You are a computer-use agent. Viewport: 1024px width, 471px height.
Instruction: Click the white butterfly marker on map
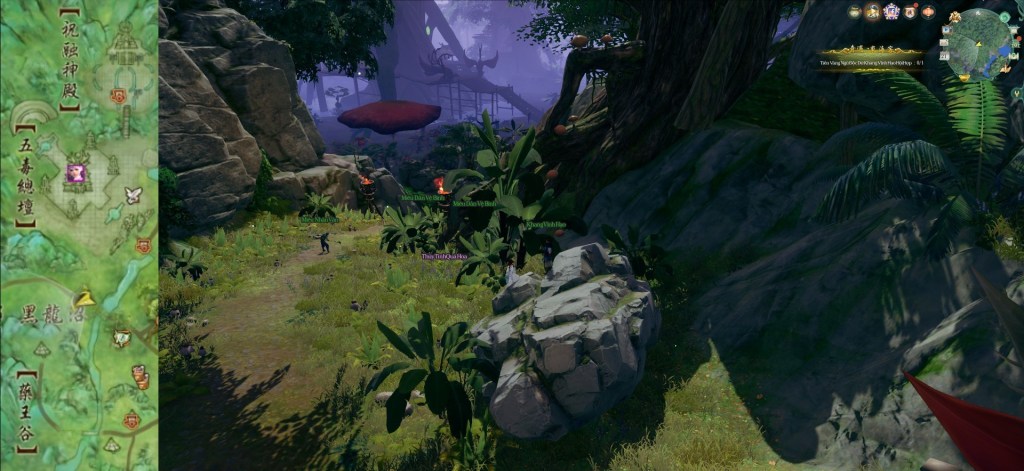[133, 194]
